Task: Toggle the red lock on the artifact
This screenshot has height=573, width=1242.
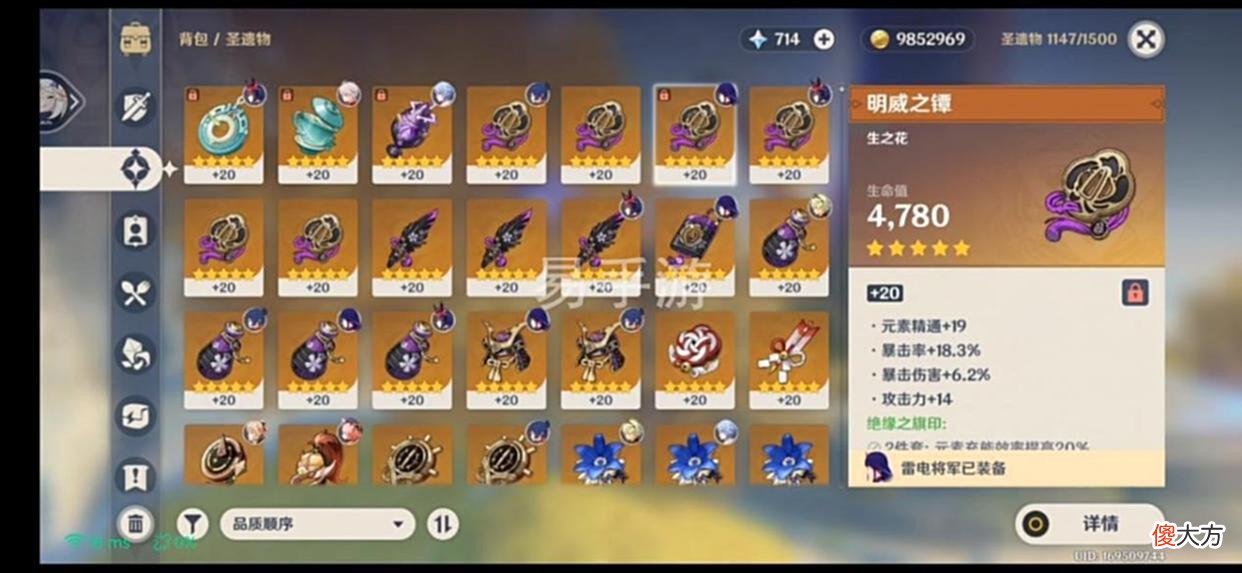Action: click(x=1135, y=292)
